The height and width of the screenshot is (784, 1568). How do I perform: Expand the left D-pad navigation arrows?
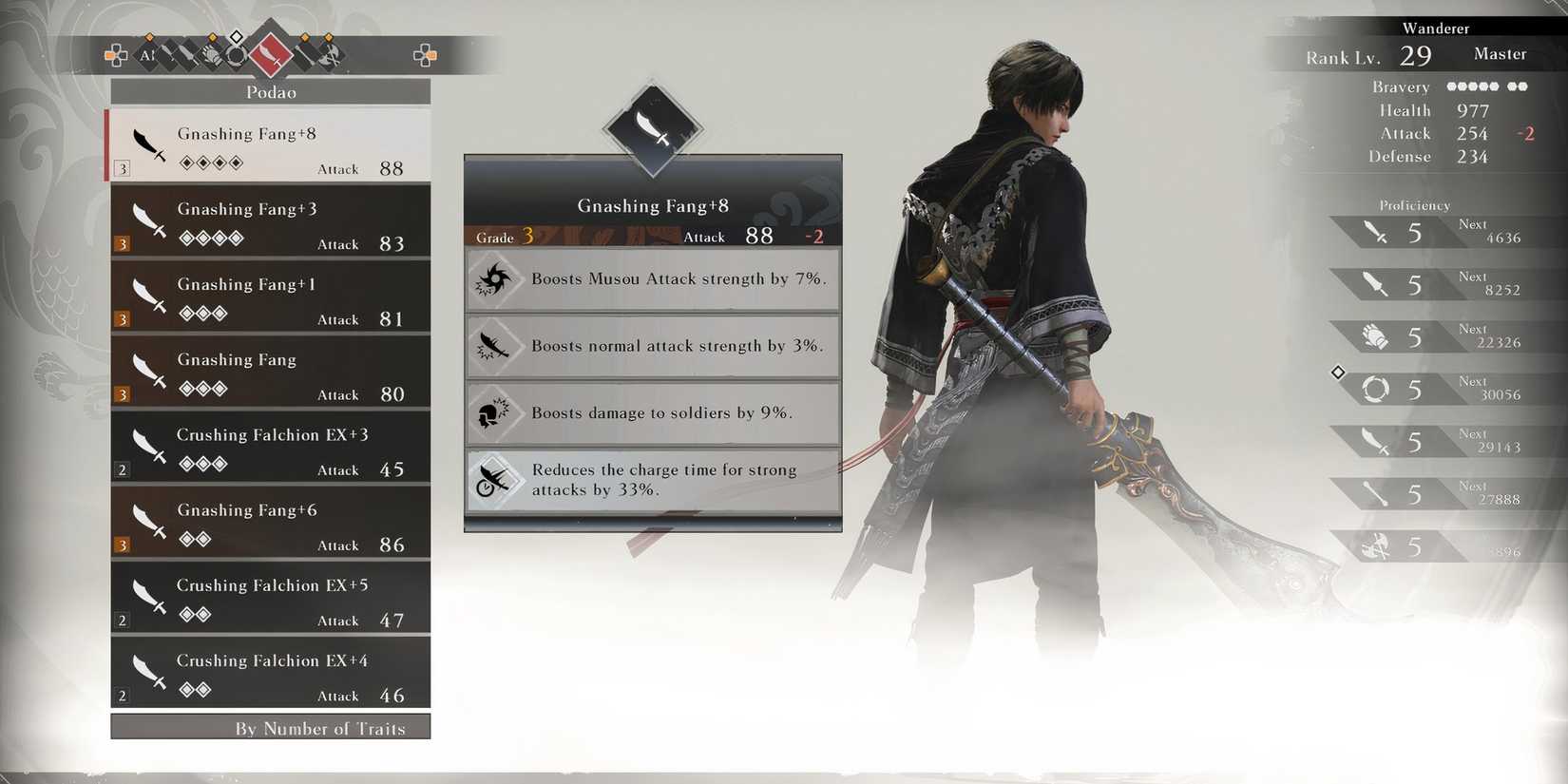tap(116, 55)
